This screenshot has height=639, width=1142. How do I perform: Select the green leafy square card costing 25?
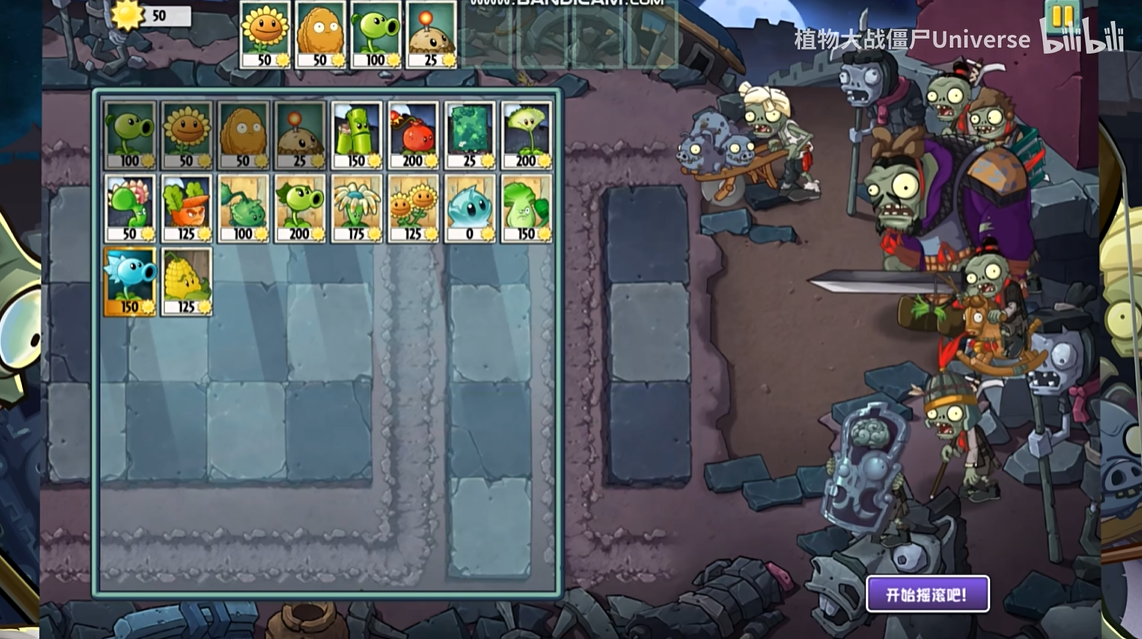coord(470,135)
